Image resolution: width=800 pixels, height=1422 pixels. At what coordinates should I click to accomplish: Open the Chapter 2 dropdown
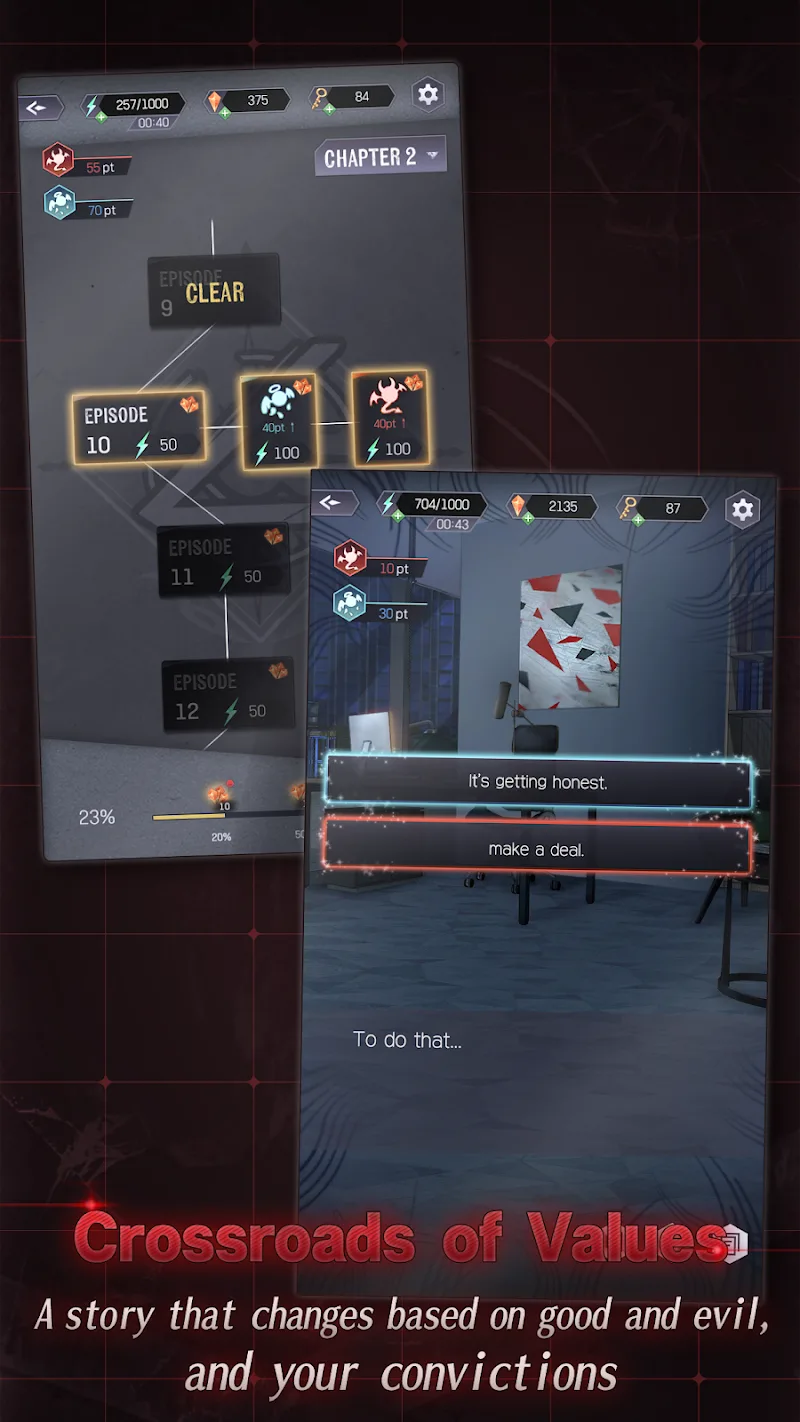point(380,157)
